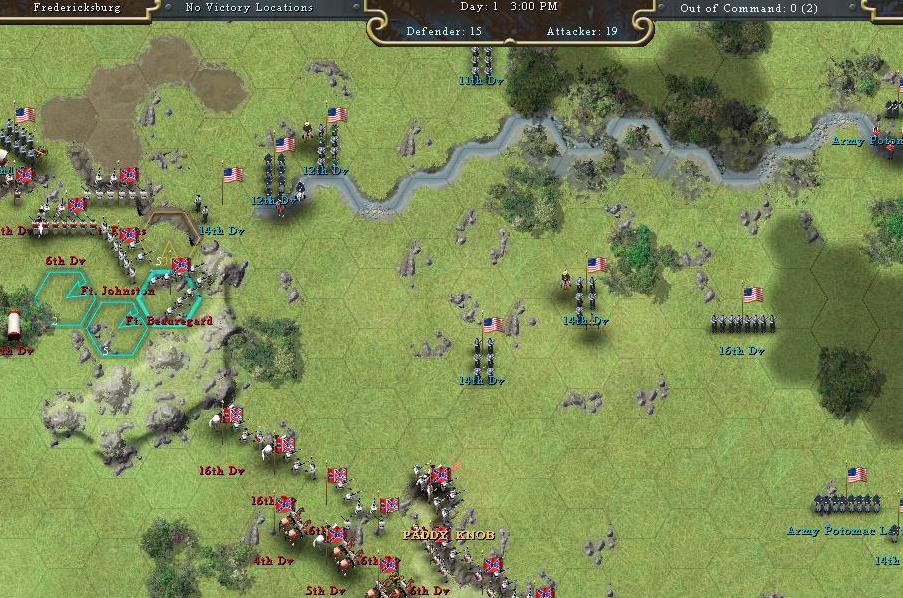This screenshot has height=598, width=903.
Task: Select the Union 16th Dv infantry line
Action: [742, 322]
